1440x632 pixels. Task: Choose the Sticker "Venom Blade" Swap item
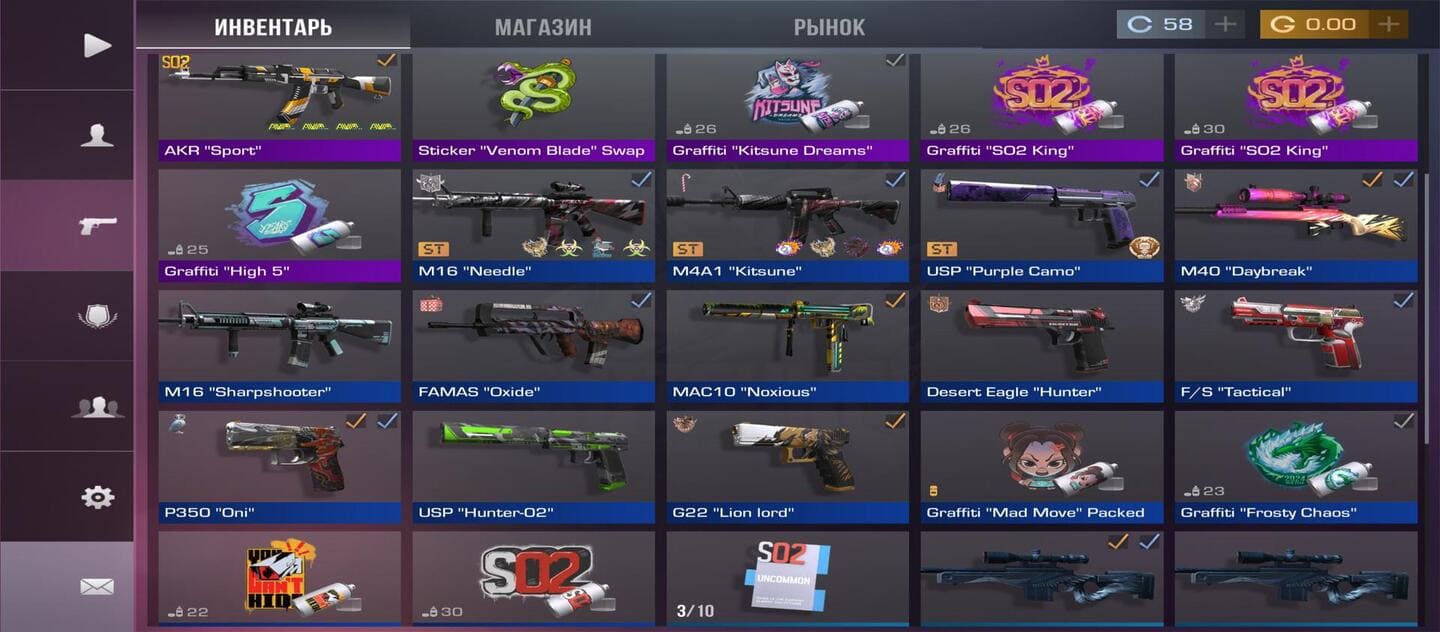point(533,105)
